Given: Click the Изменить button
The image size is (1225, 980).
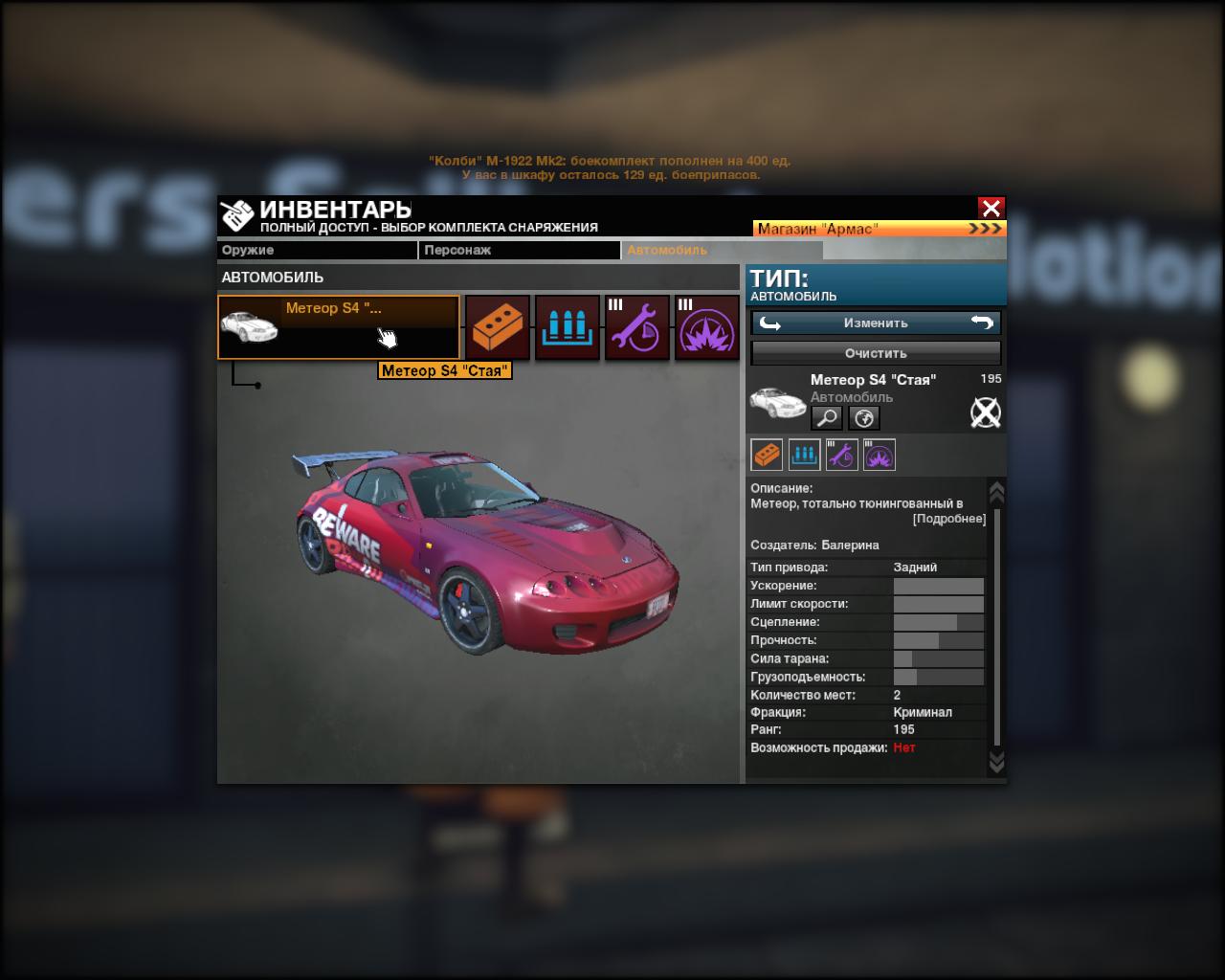Looking at the screenshot, I should click(876, 323).
